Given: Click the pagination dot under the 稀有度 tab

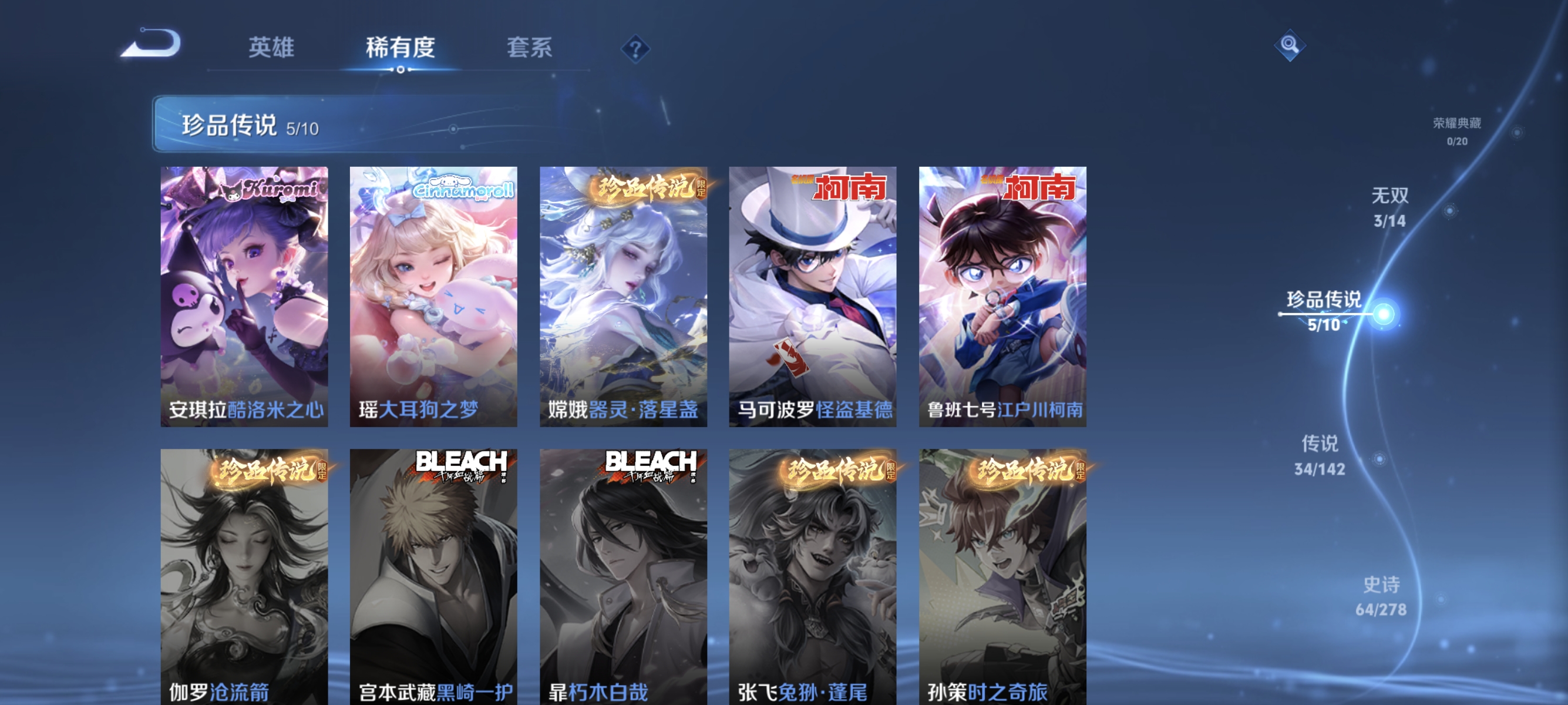Looking at the screenshot, I should (401, 69).
